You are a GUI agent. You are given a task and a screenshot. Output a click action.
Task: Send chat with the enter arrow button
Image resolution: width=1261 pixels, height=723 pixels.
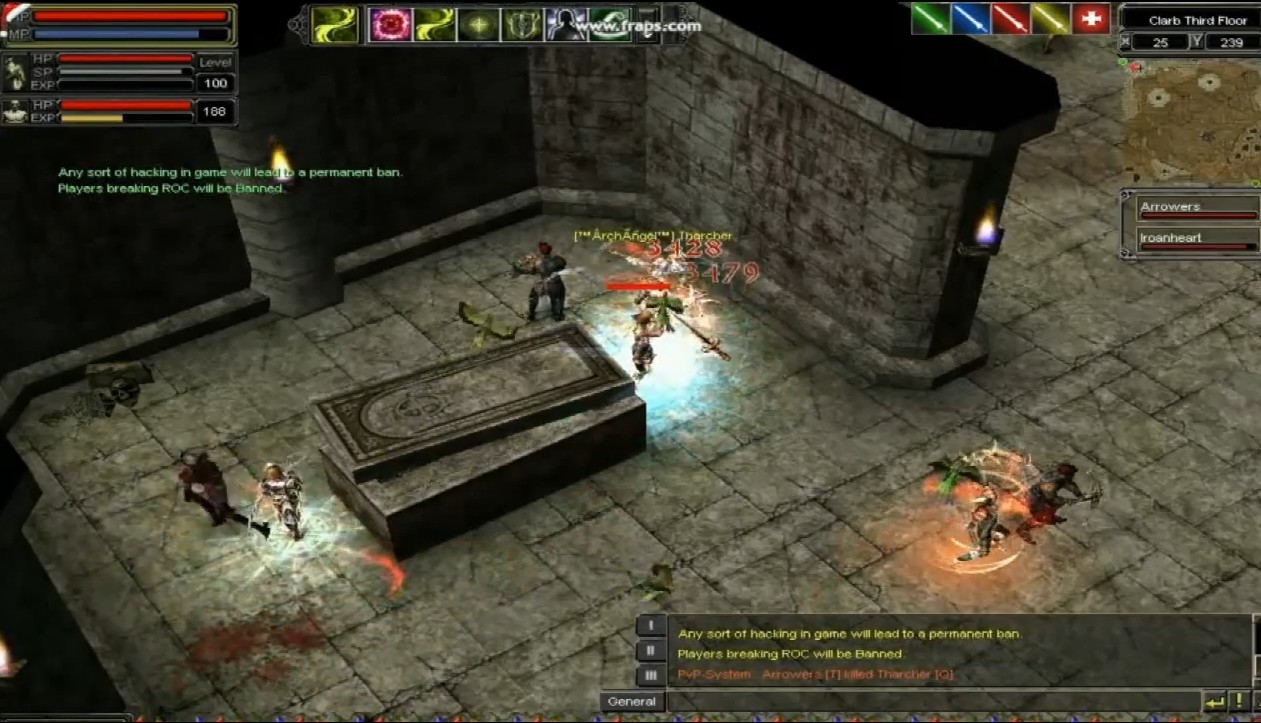pyautogui.click(x=1215, y=702)
